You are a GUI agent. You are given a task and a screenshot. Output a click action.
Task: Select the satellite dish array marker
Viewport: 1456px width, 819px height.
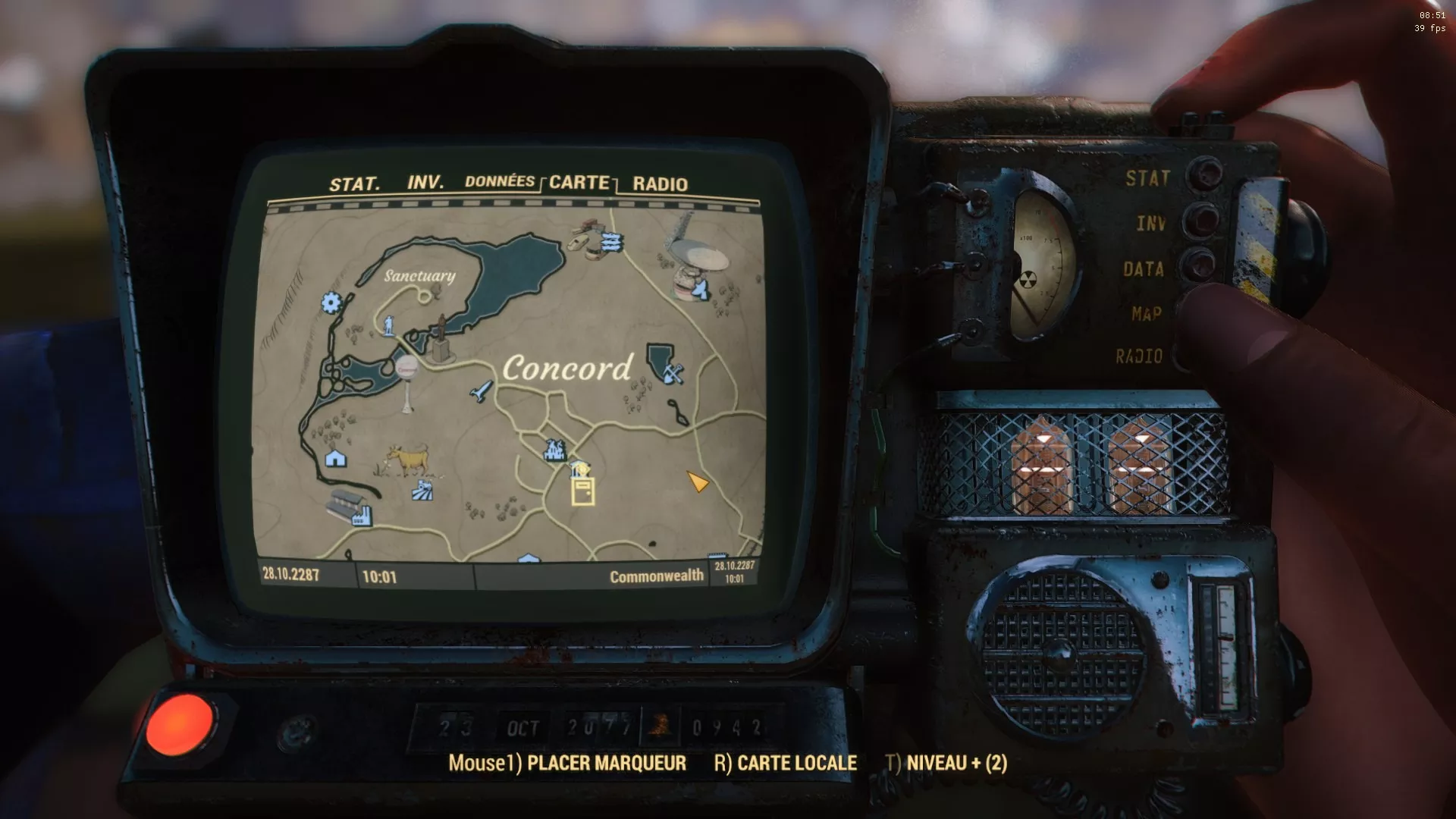click(x=701, y=289)
